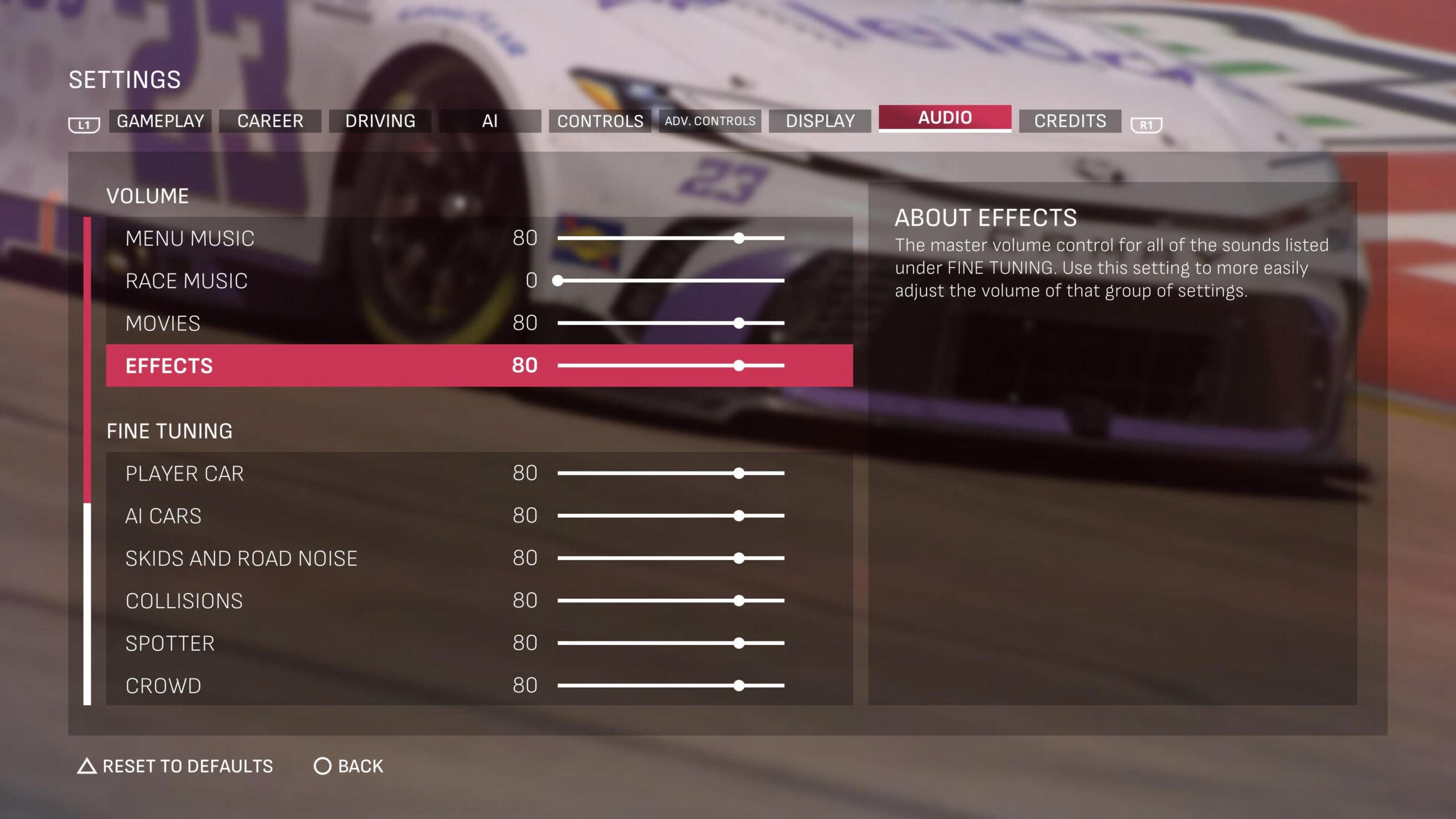Set the Race Music volume slider

(x=558, y=280)
